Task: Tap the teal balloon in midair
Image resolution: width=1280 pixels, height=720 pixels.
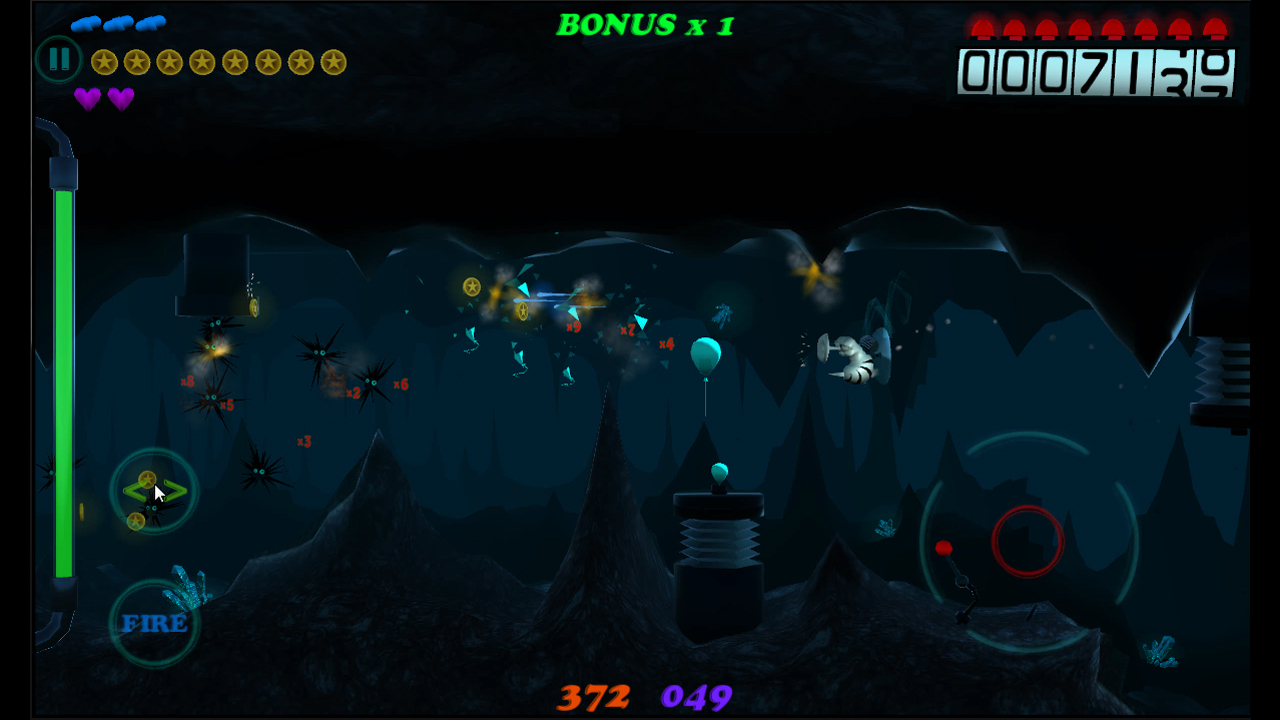Action: (x=706, y=356)
